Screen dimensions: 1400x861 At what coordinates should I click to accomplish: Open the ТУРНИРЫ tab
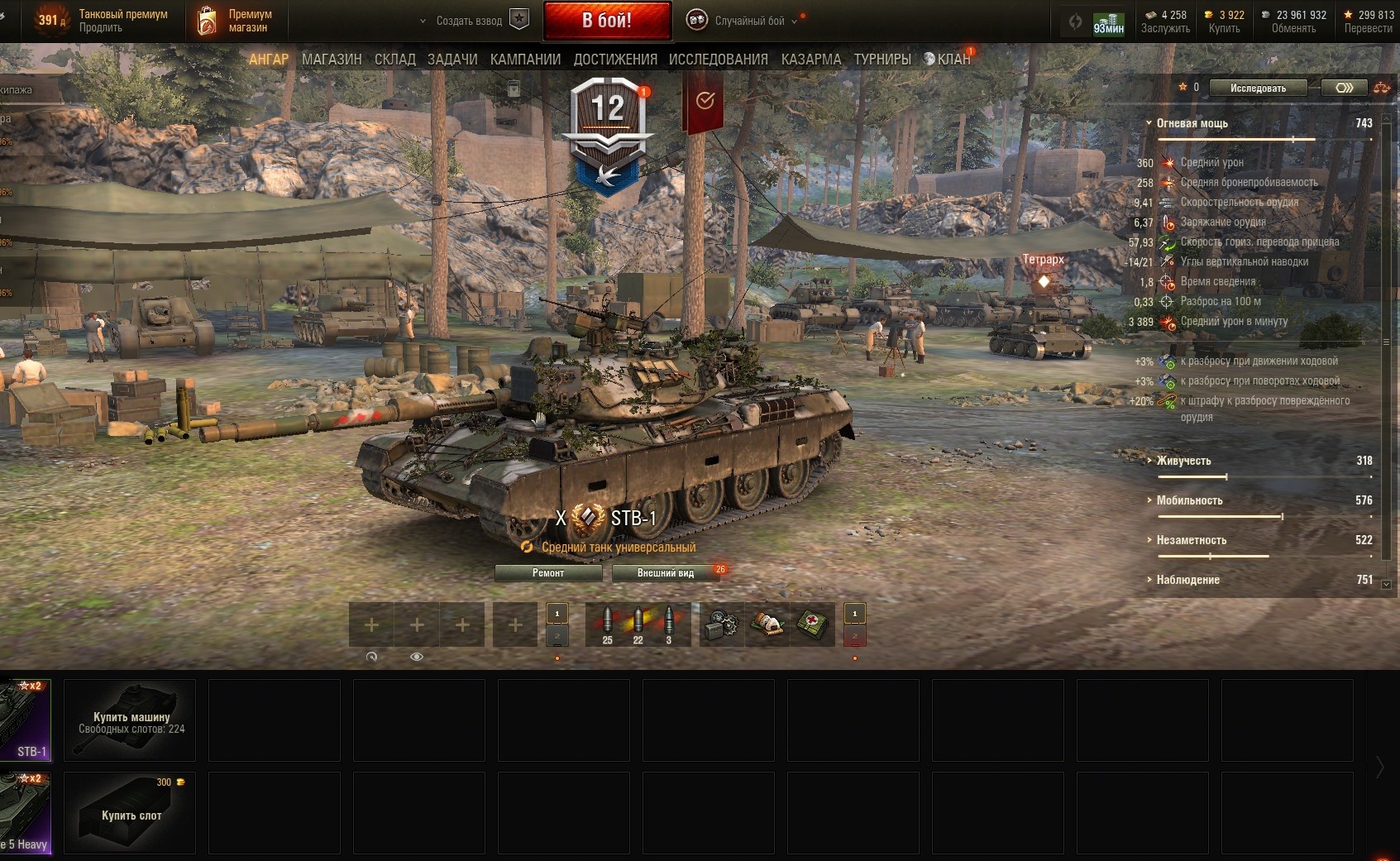(x=882, y=60)
